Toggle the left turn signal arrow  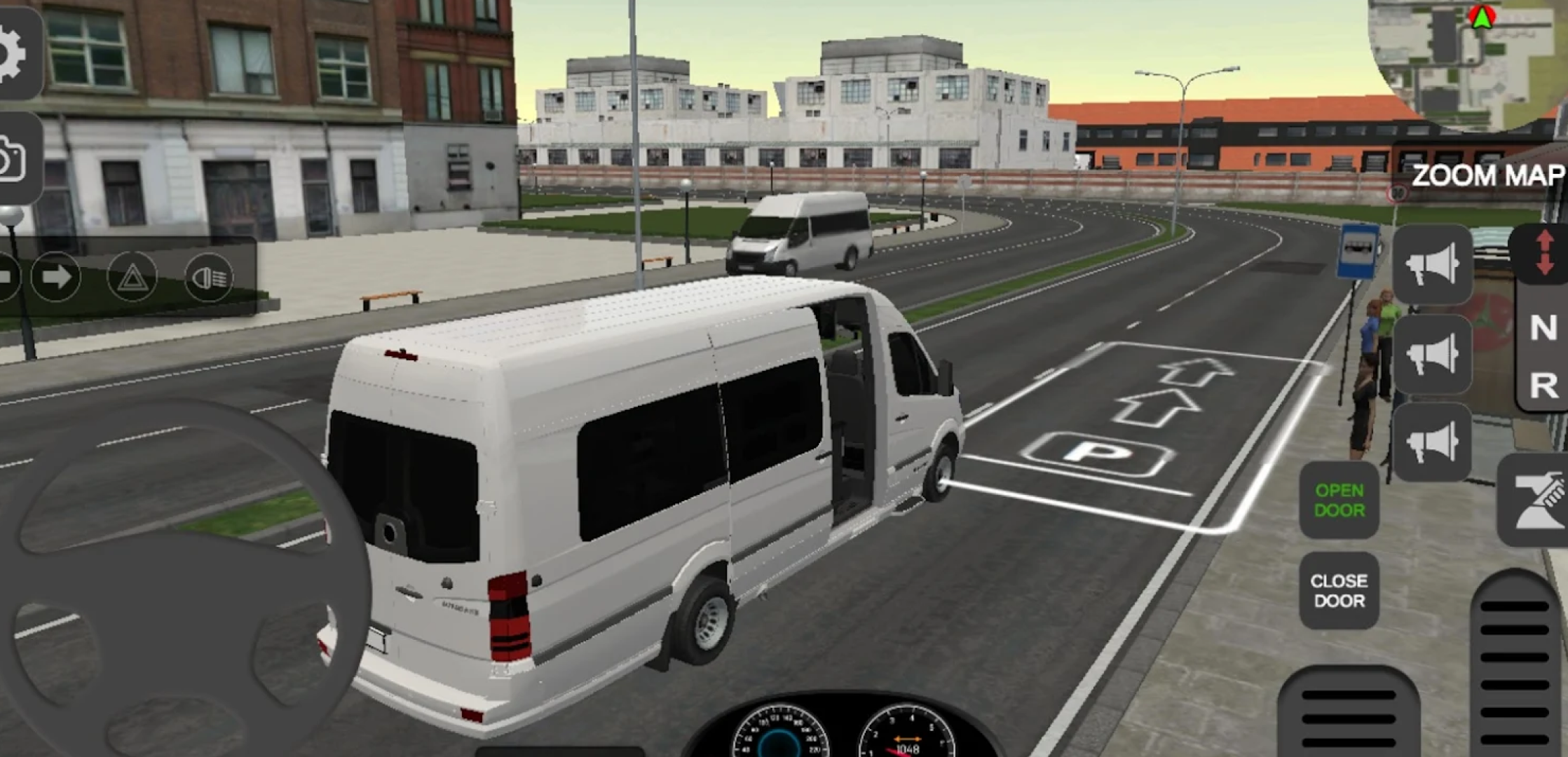pos(7,278)
